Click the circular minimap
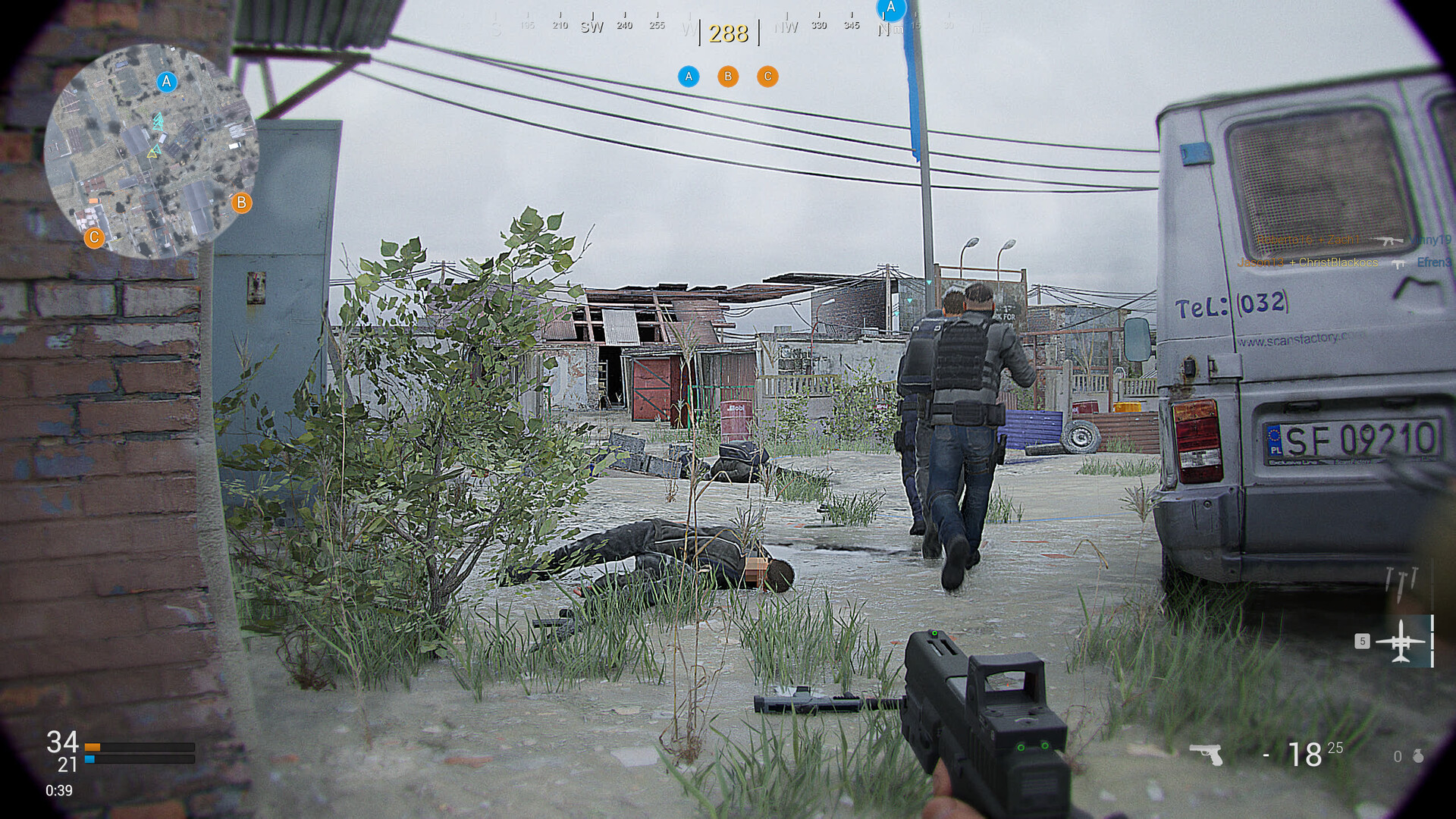This screenshot has height=819, width=1456. [x=150, y=150]
